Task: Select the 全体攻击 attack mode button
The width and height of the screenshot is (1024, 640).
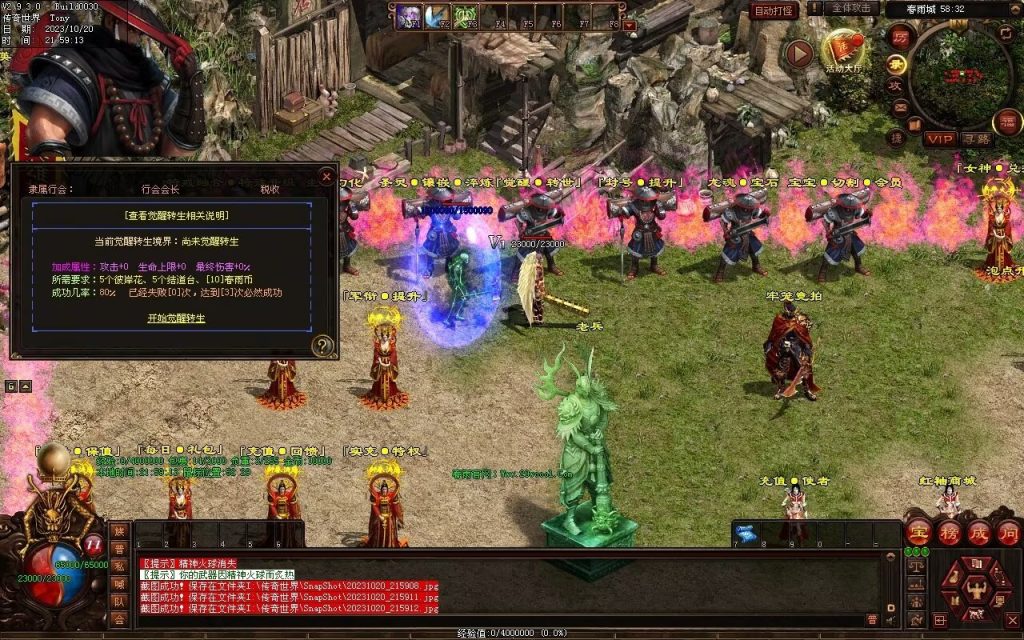Action: (853, 9)
